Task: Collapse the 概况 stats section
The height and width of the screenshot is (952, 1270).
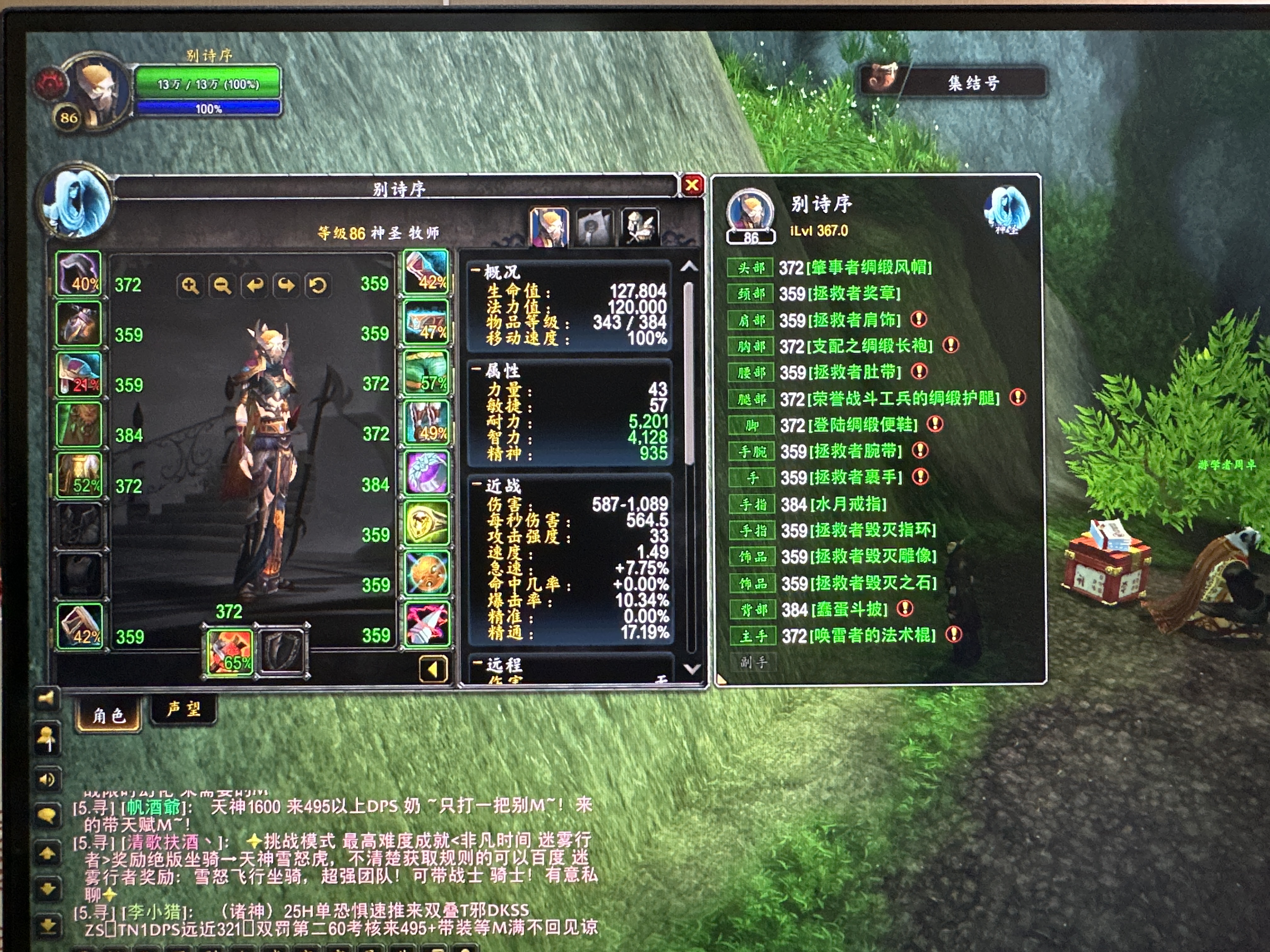Action: click(x=476, y=270)
